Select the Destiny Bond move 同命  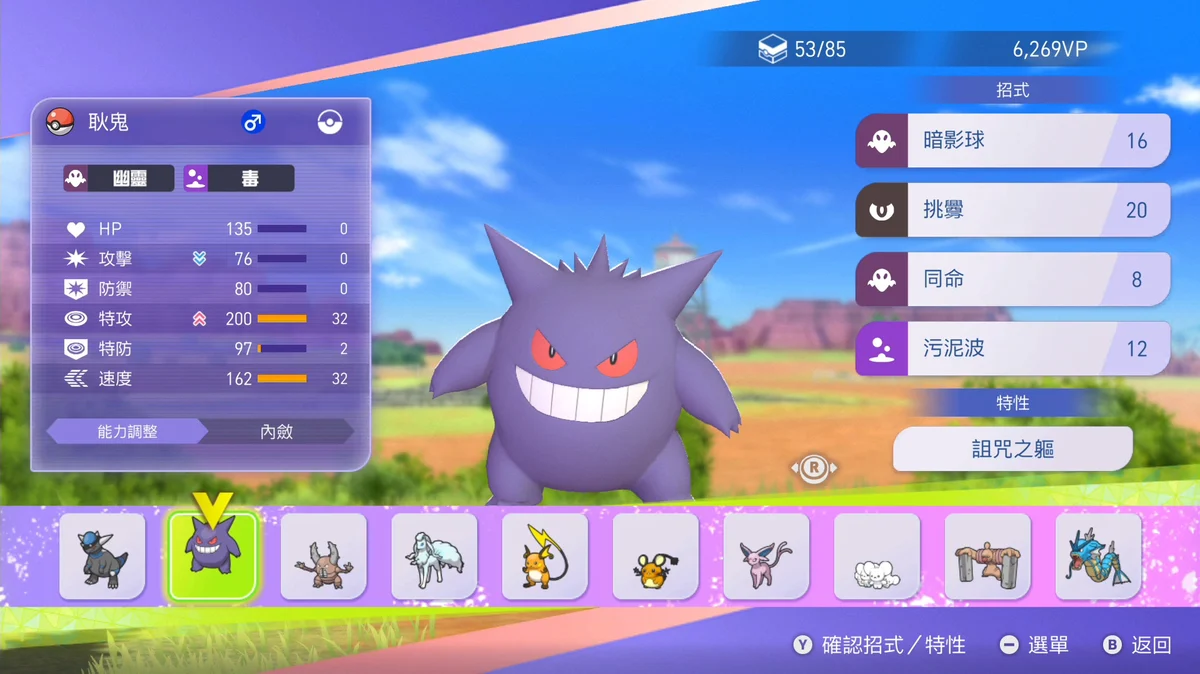(x=1012, y=279)
